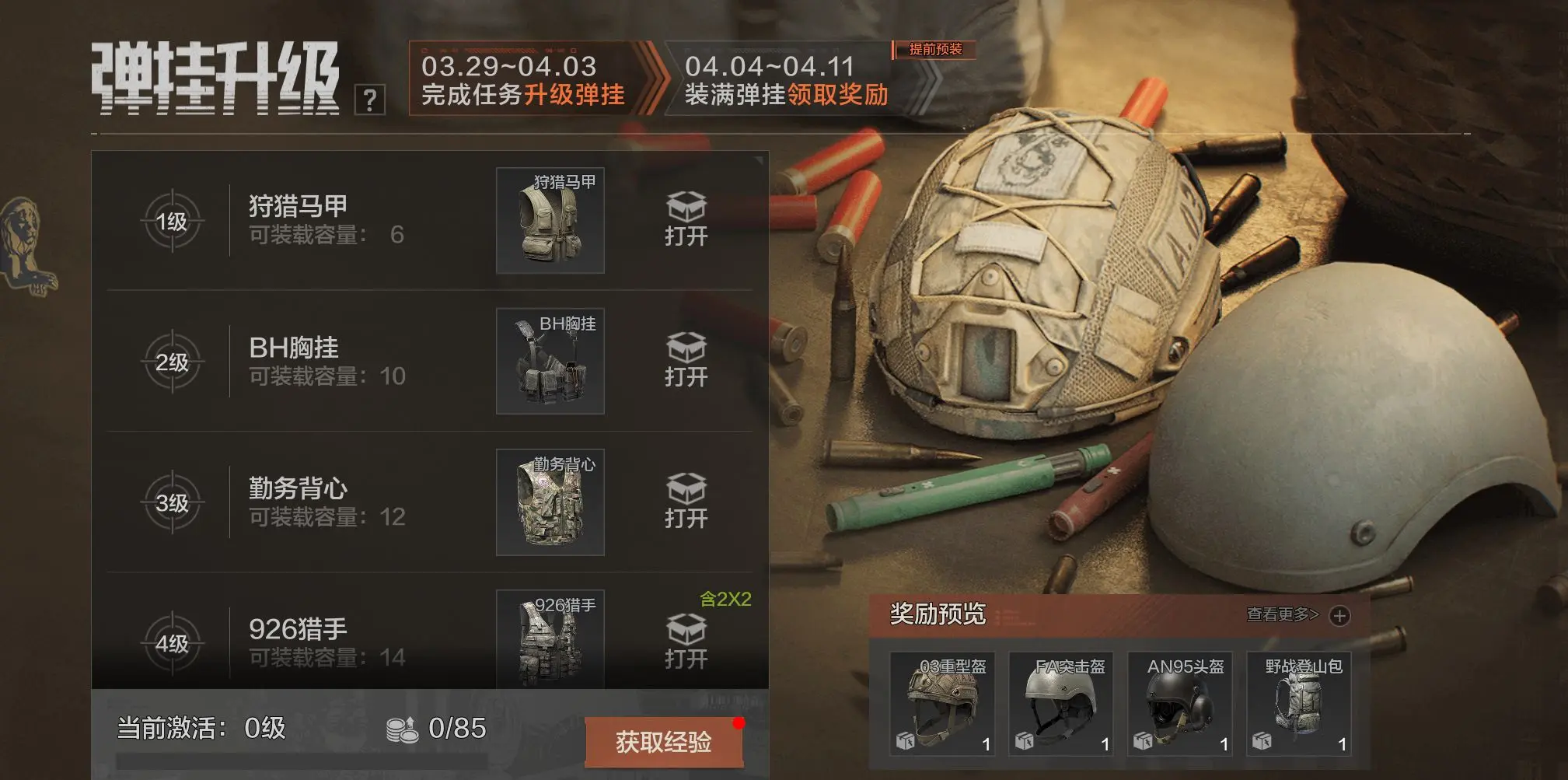This screenshot has height=780, width=1568.
Task: Select the AN95头盔 reward item
Action: click(x=1180, y=705)
